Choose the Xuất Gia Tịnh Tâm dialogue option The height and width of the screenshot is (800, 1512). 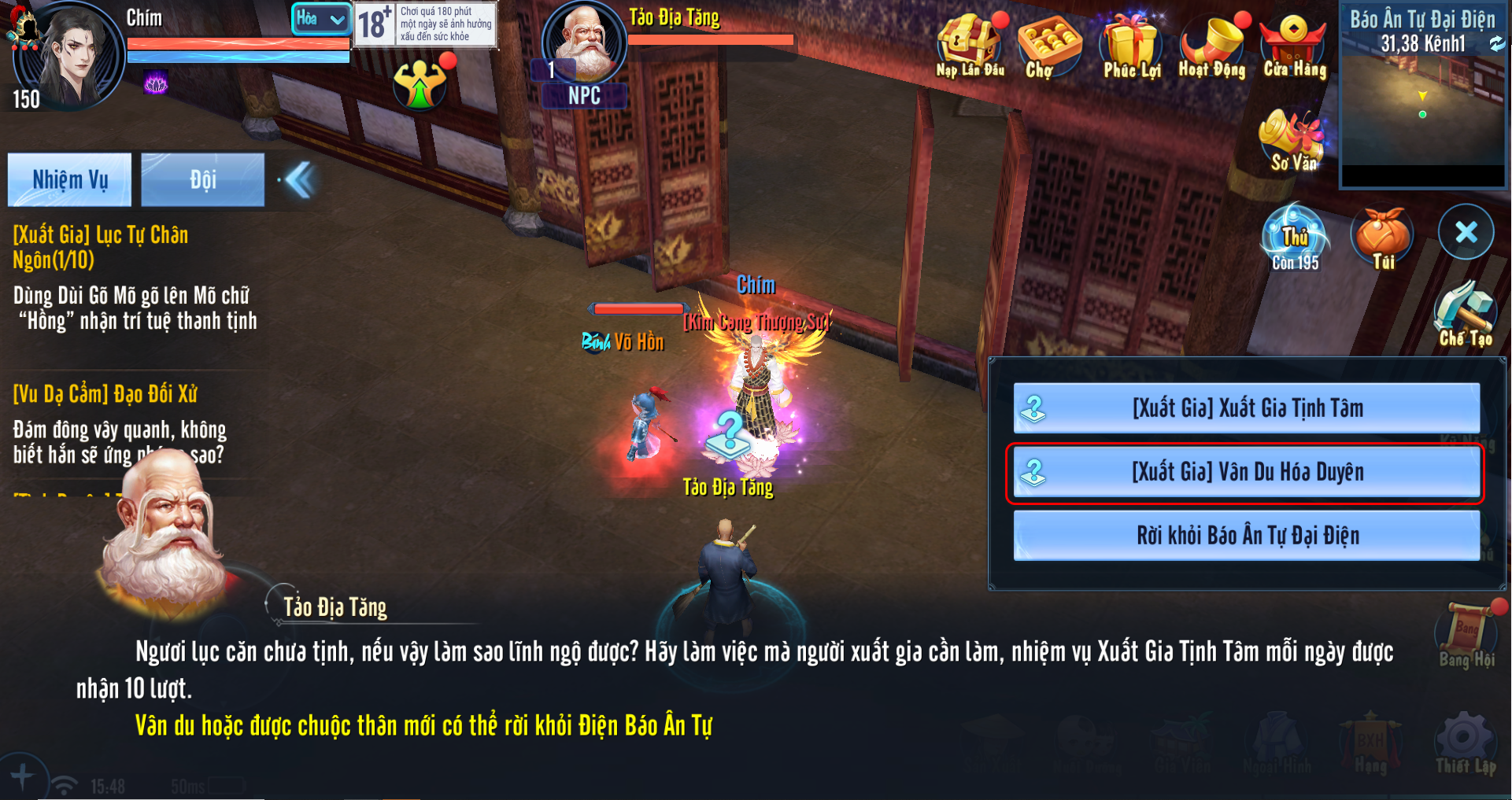(x=1246, y=407)
